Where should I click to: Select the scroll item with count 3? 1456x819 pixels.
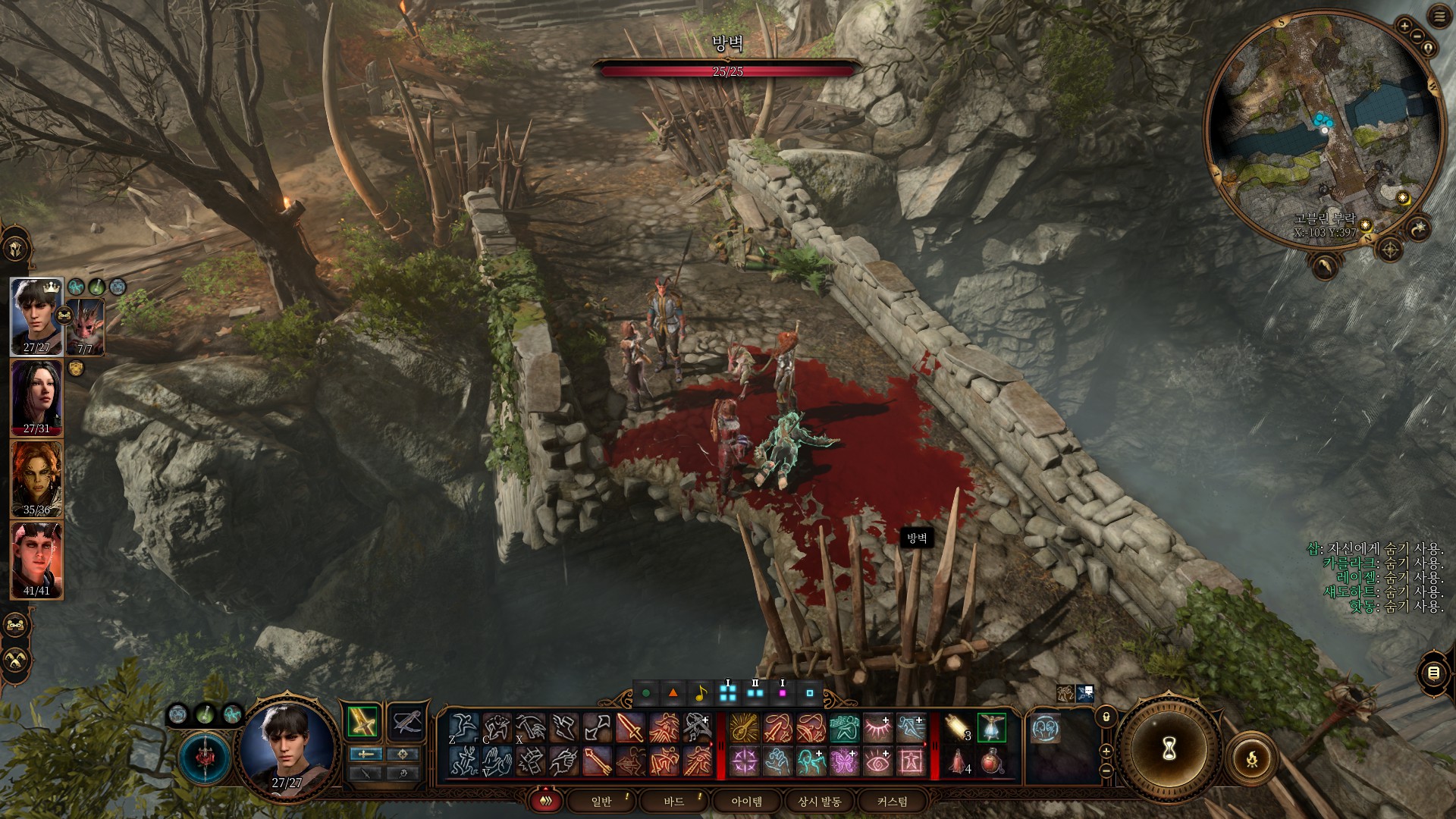(x=958, y=728)
